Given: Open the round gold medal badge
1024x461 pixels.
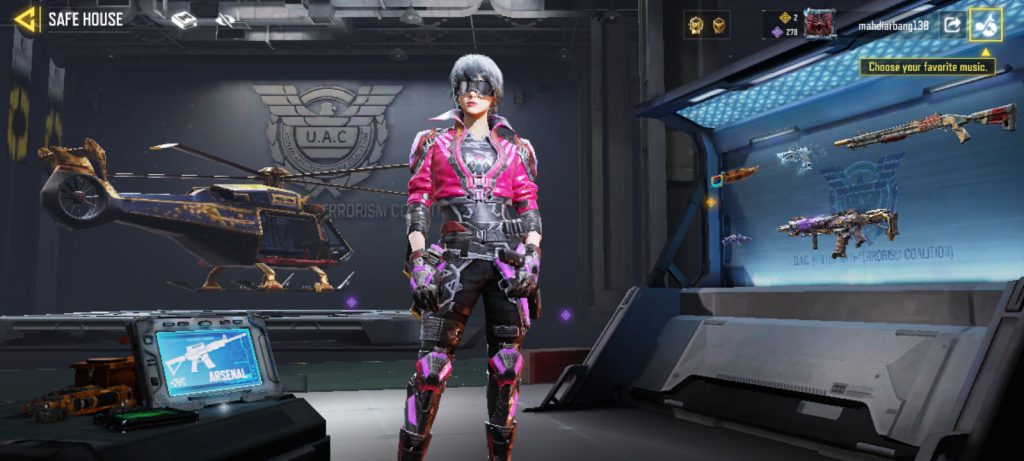Looking at the screenshot, I should (696, 25).
